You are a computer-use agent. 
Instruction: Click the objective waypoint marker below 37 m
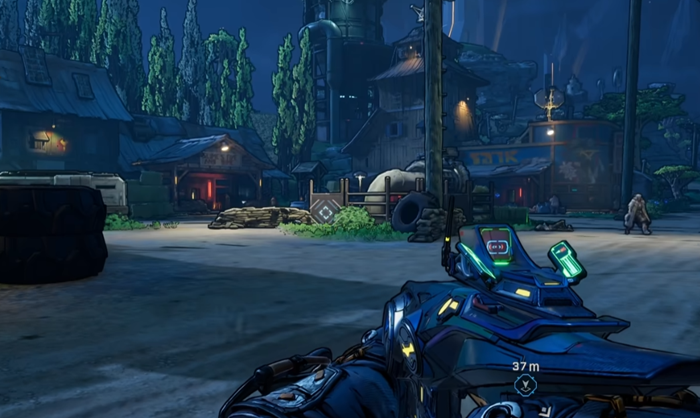click(525, 384)
